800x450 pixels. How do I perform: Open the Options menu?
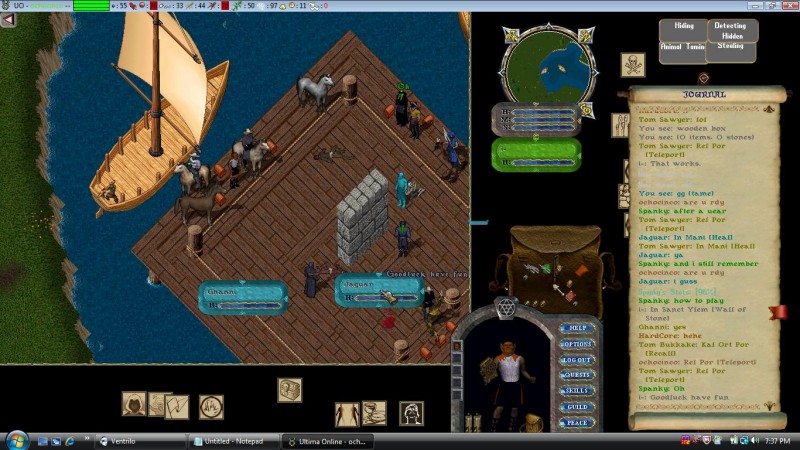pos(577,343)
